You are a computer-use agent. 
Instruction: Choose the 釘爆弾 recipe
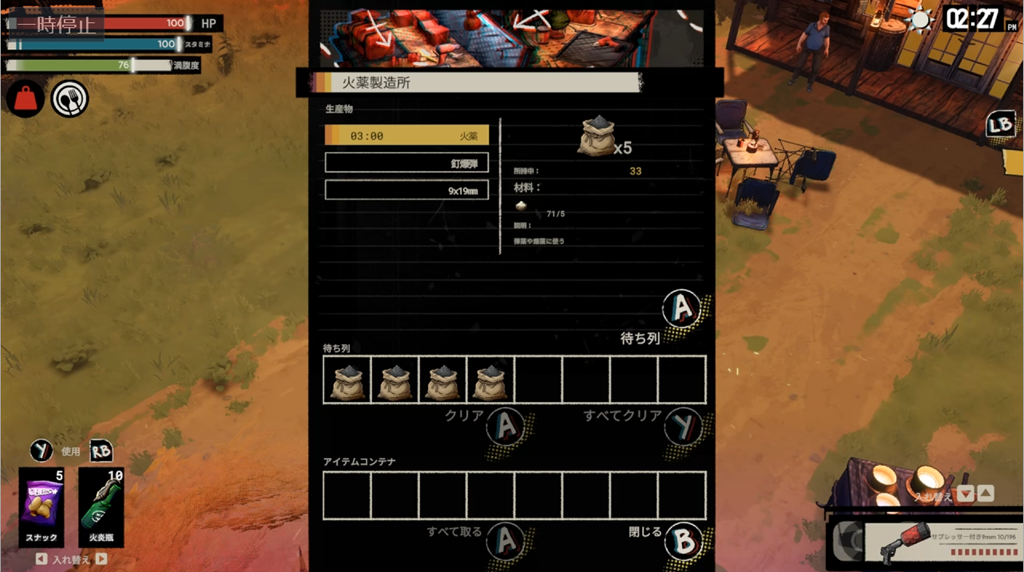click(x=406, y=162)
